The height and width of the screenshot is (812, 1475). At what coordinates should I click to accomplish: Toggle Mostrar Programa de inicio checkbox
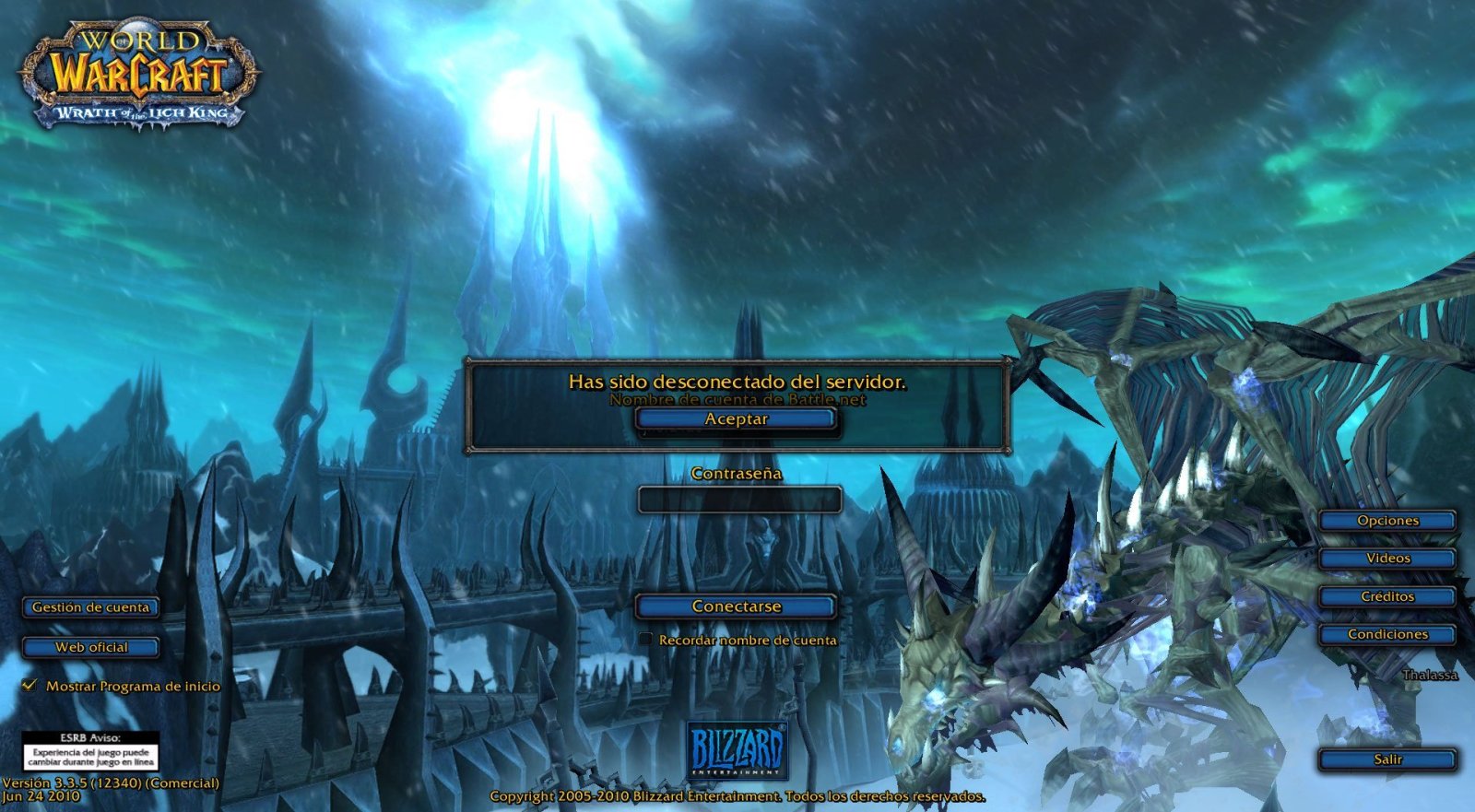tap(30, 686)
